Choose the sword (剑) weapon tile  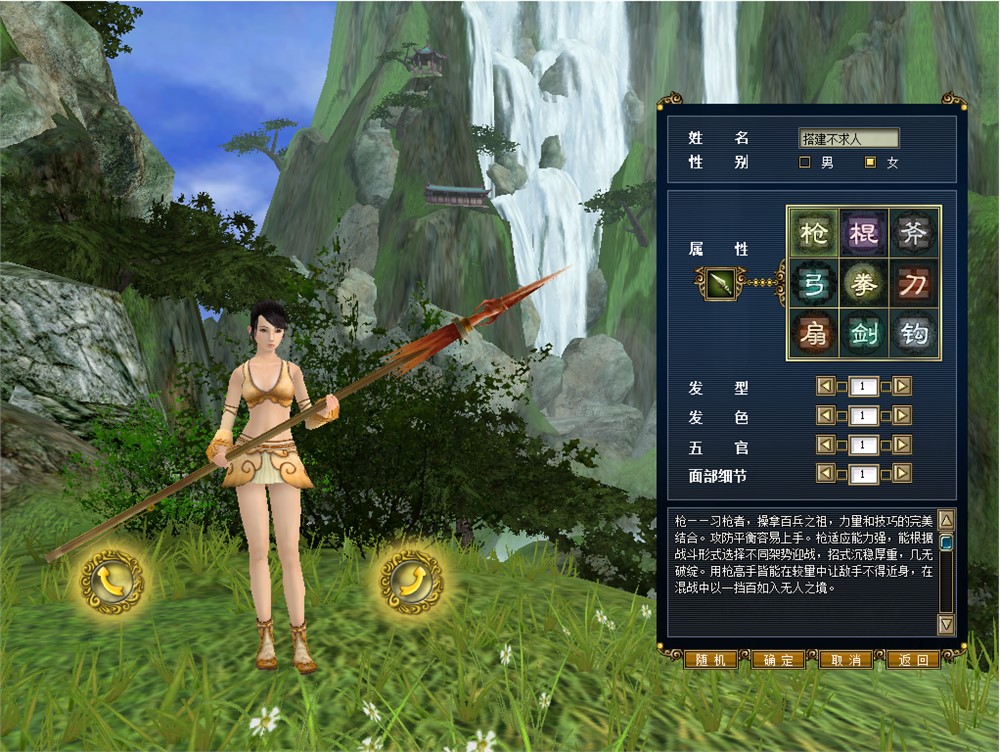[x=864, y=332]
